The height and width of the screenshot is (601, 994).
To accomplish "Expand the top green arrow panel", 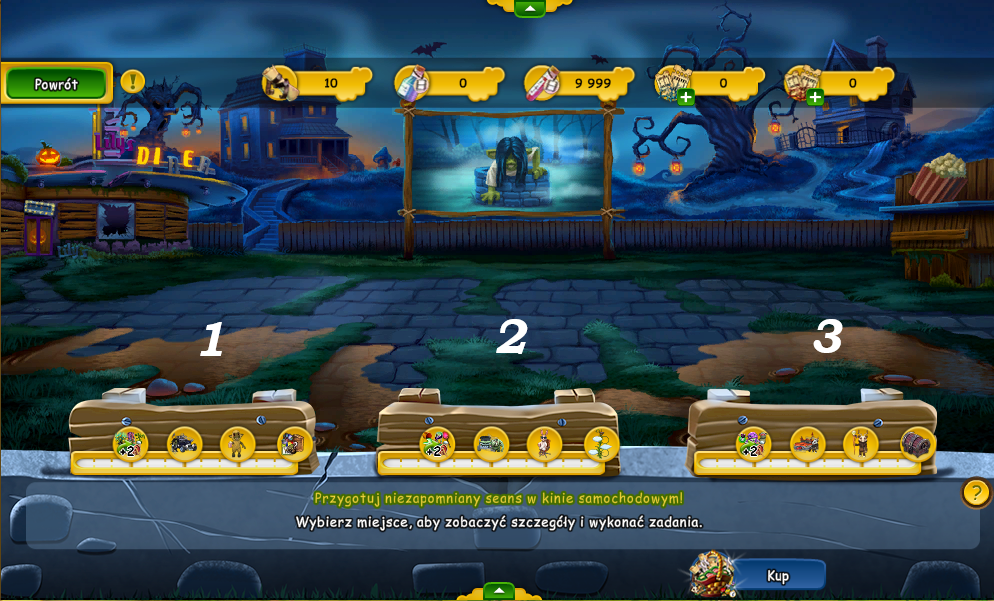I will pos(529,8).
